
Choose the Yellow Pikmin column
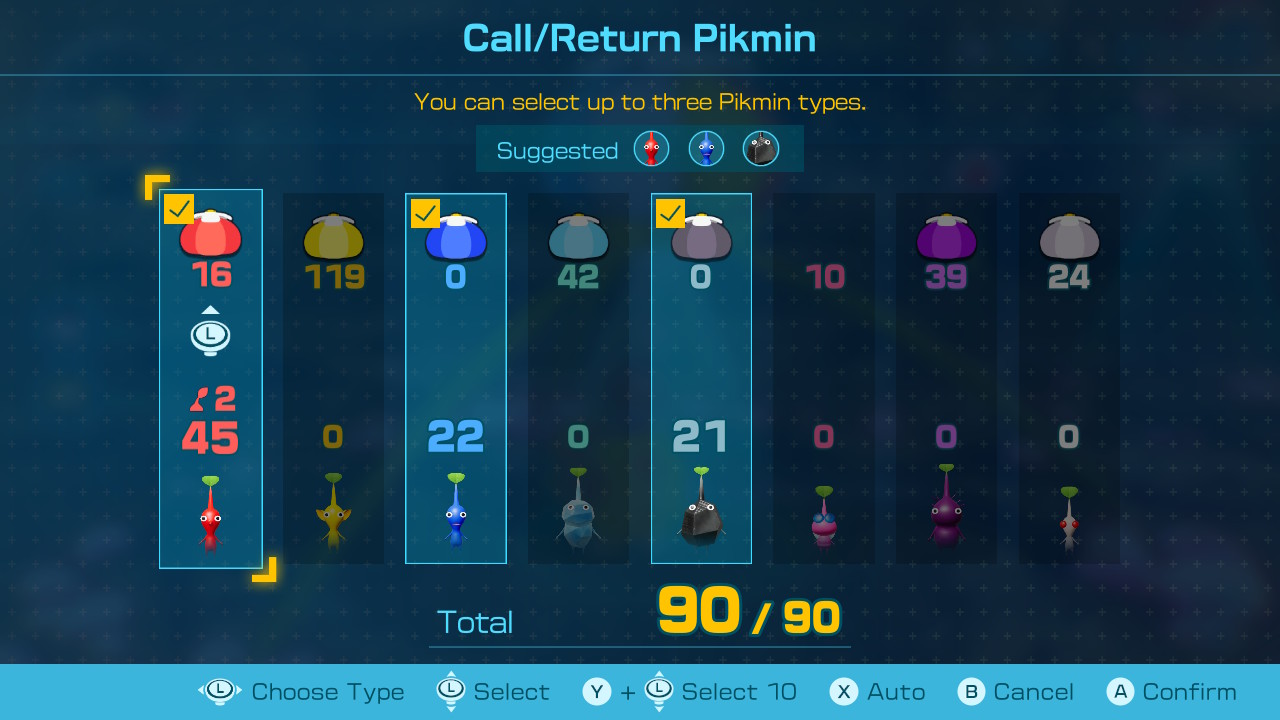click(333, 378)
